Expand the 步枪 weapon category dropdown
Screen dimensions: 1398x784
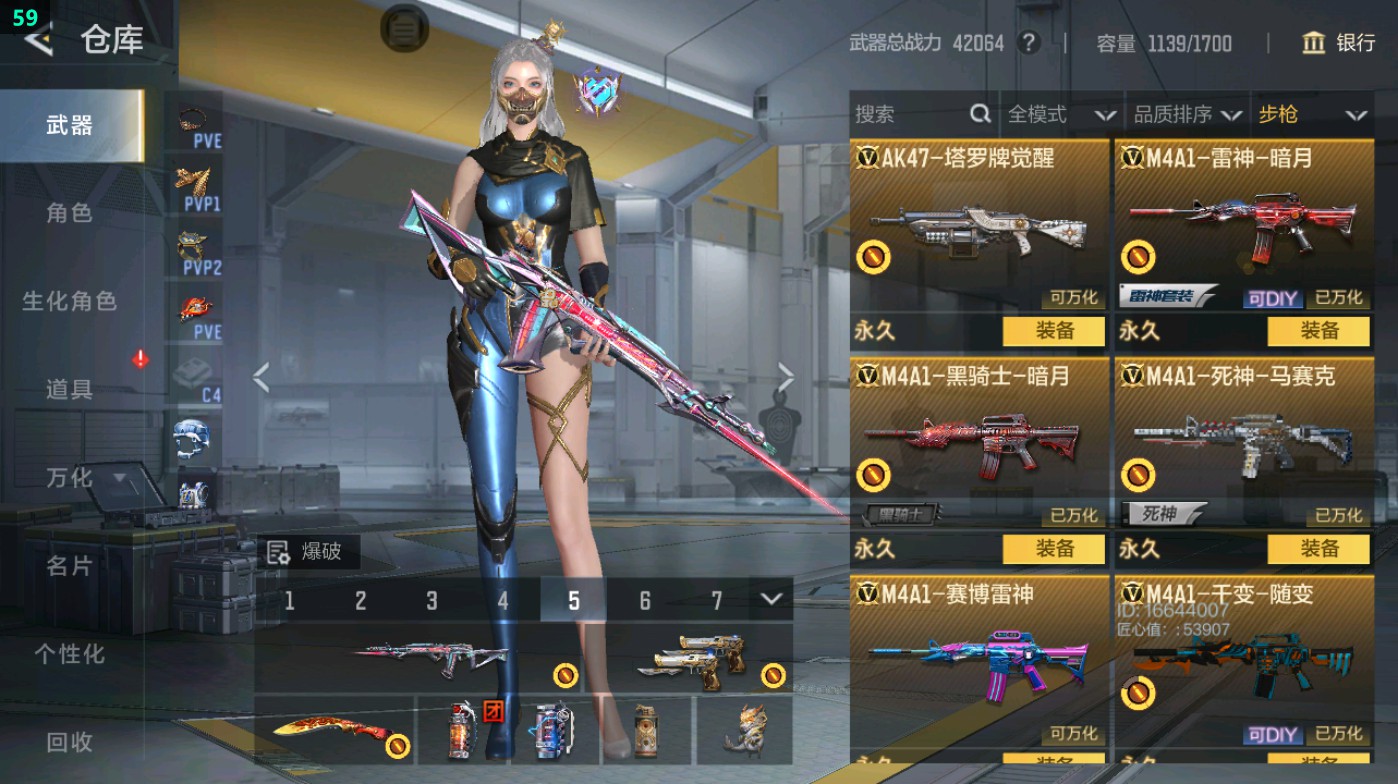1356,115
